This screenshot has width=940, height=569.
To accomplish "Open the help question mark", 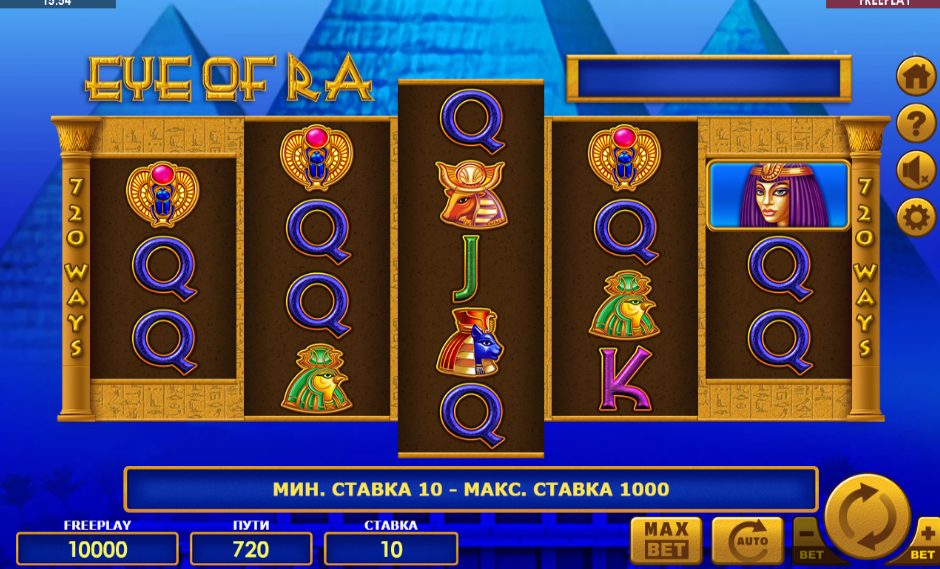I will (915, 123).
